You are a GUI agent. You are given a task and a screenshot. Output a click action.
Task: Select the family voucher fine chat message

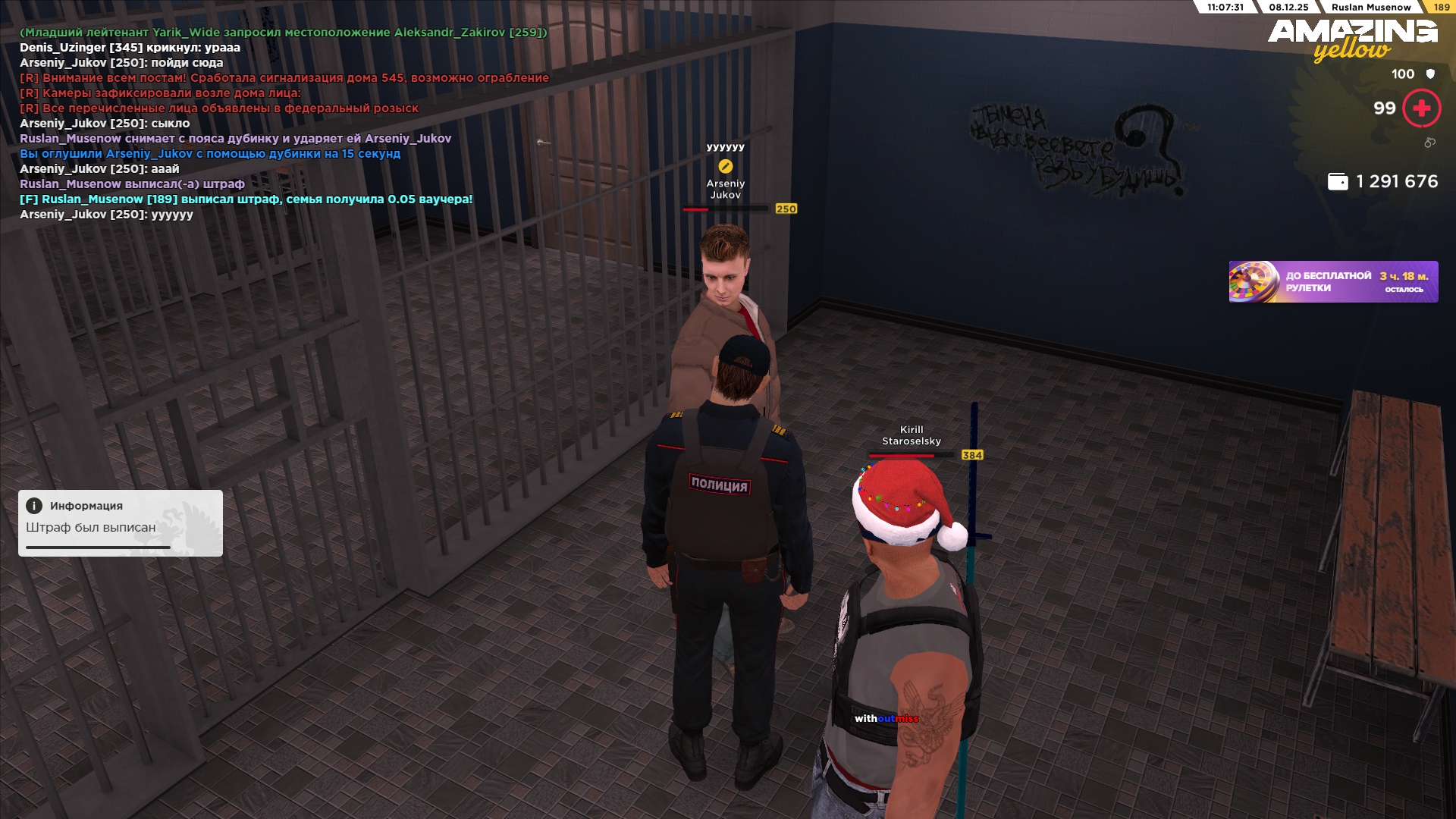point(246,199)
